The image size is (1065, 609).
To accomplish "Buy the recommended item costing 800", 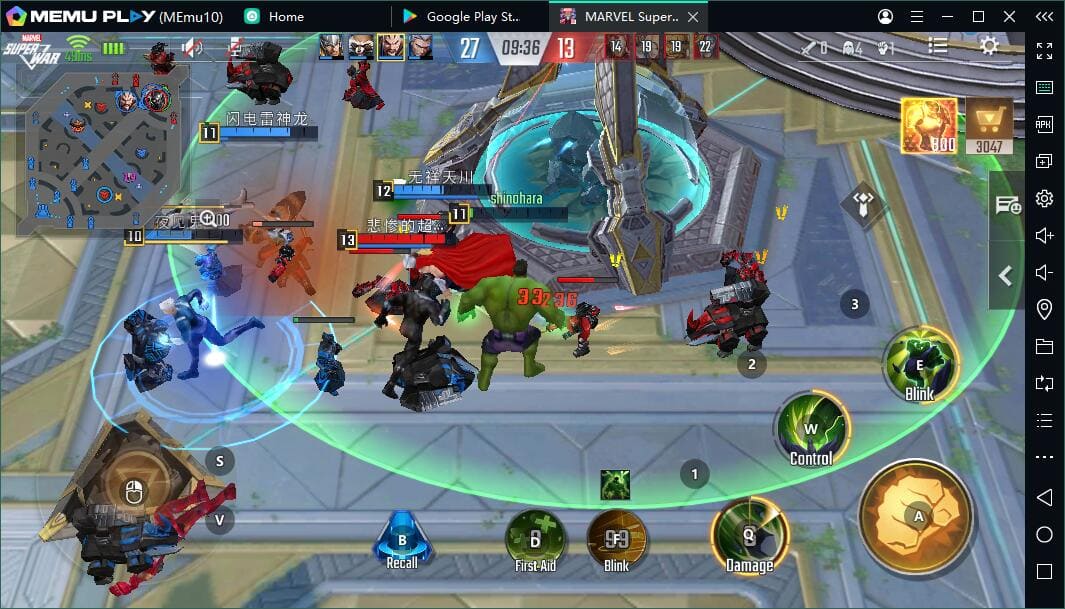I will coord(929,126).
